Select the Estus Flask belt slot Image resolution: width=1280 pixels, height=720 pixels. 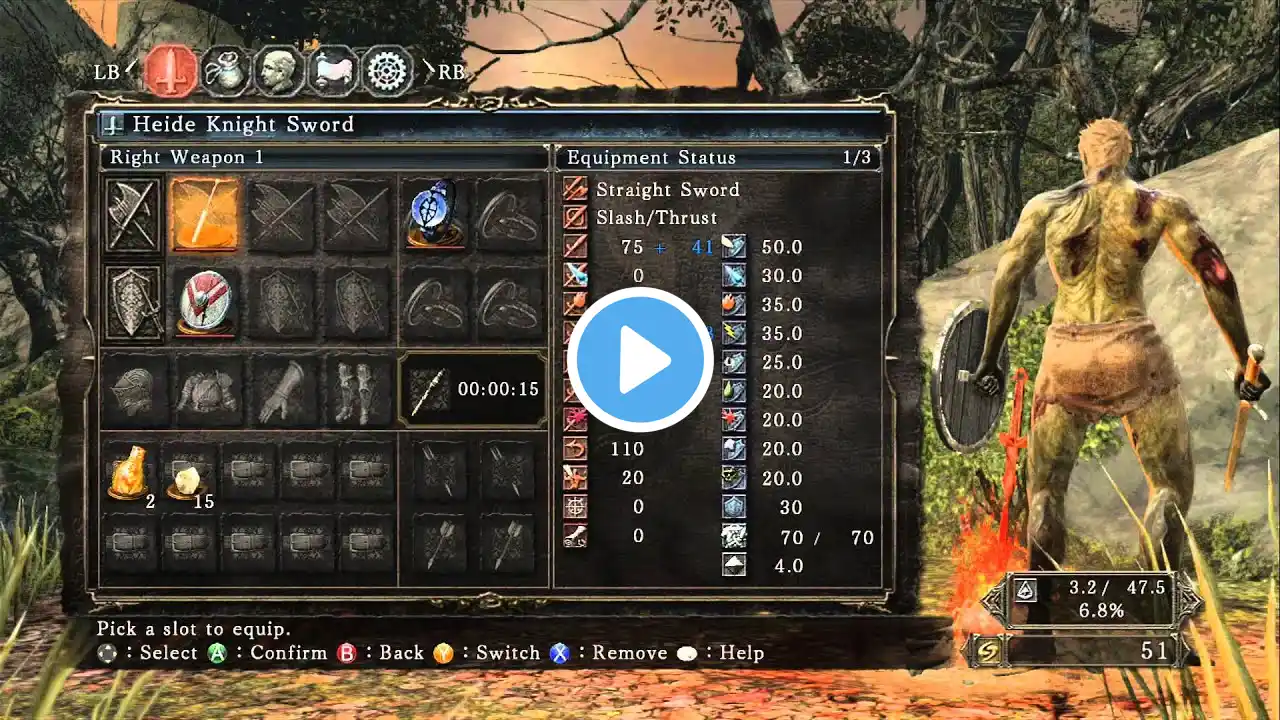pos(131,472)
